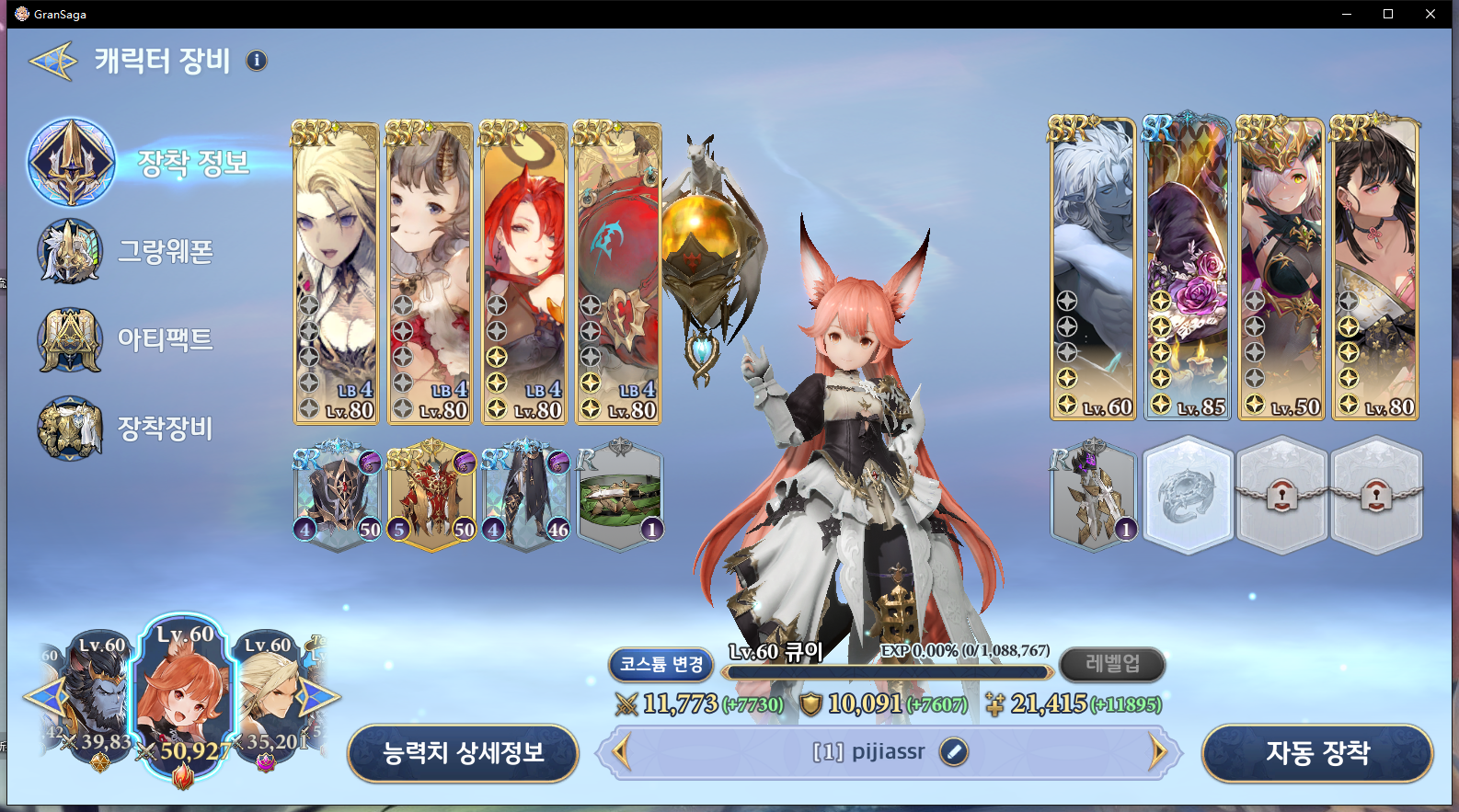This screenshot has height=812, width=1459.
Task: Select the white-haired SSR card Lv.60
Action: [x=1093, y=268]
